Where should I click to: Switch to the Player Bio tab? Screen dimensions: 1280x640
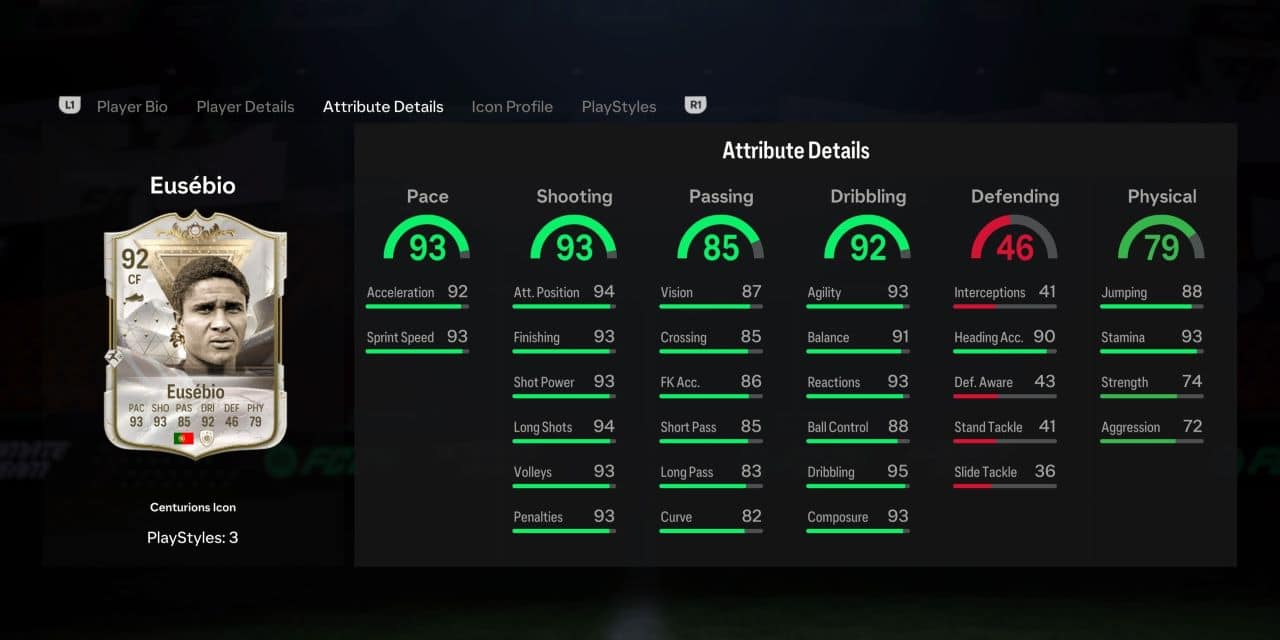tap(132, 107)
